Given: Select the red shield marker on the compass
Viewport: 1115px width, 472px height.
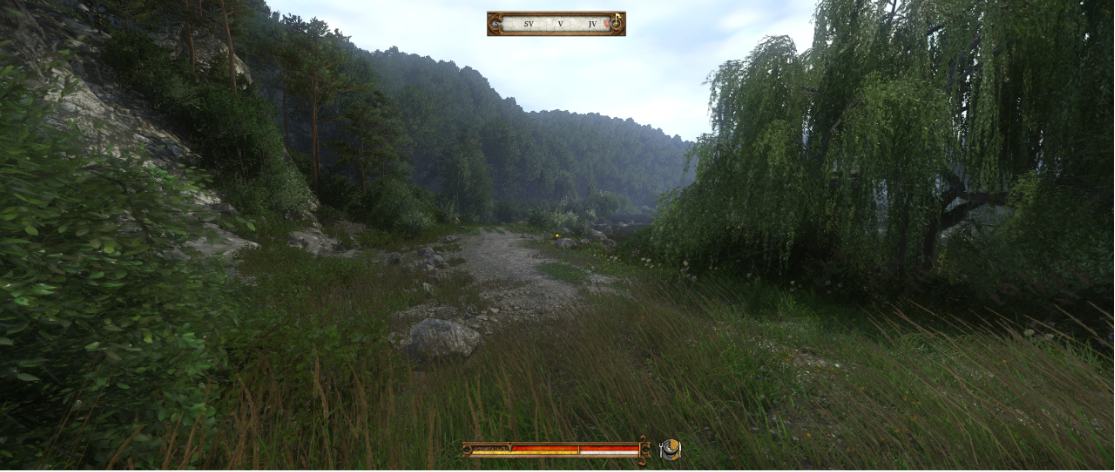Looking at the screenshot, I should tap(606, 23).
